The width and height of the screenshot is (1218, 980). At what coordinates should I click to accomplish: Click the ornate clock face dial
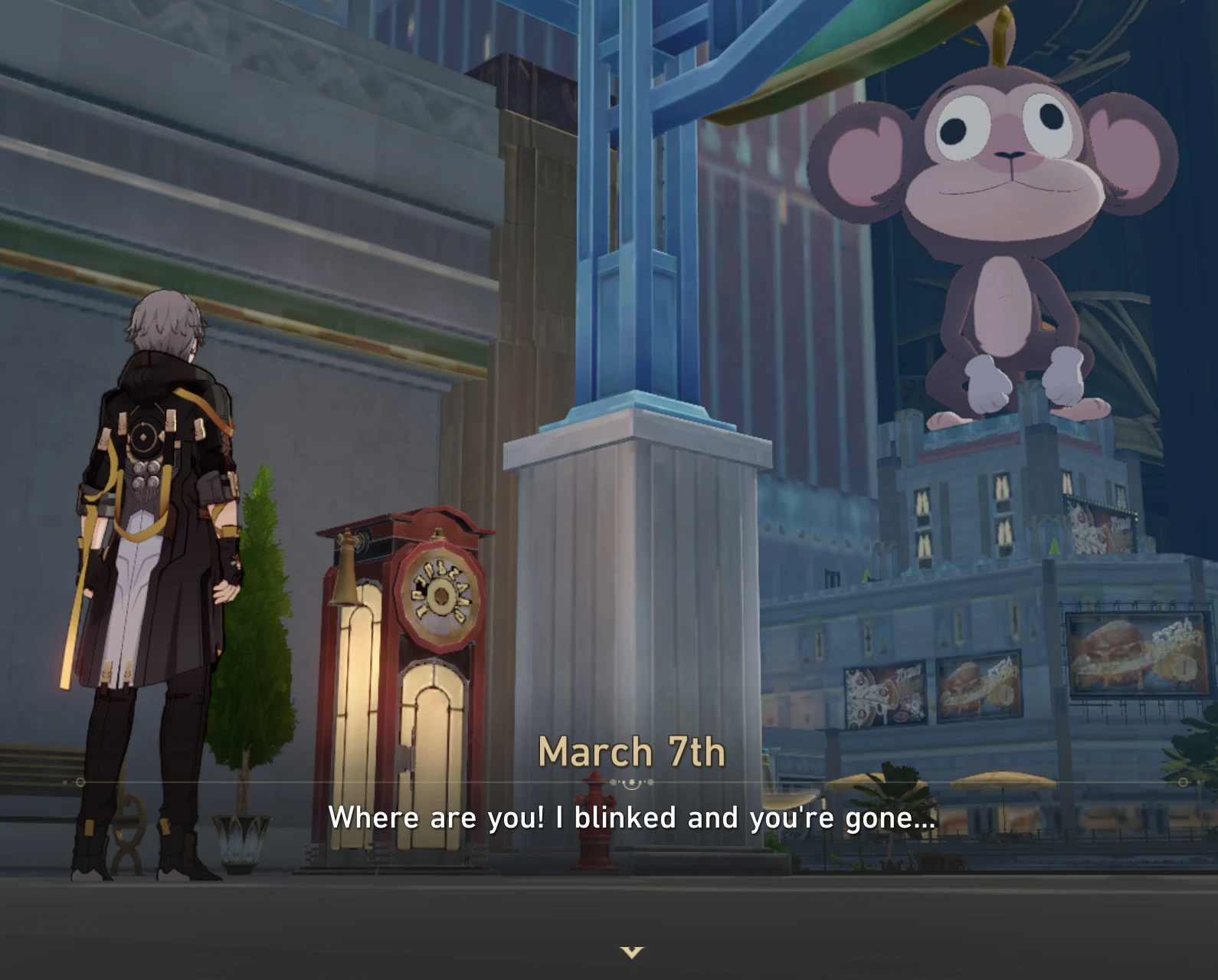[x=437, y=594]
